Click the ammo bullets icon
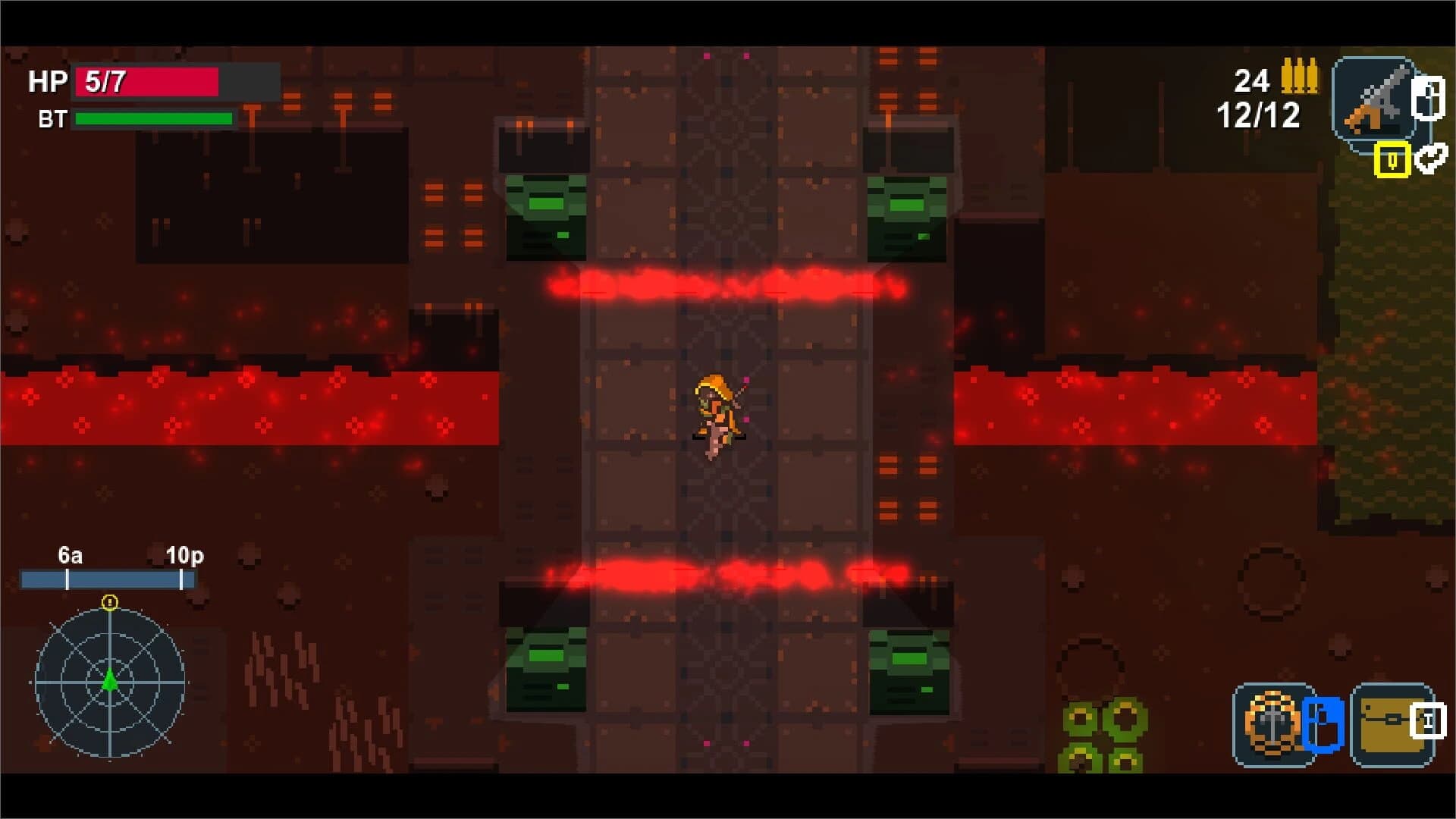Image resolution: width=1456 pixels, height=819 pixels. [x=1299, y=76]
